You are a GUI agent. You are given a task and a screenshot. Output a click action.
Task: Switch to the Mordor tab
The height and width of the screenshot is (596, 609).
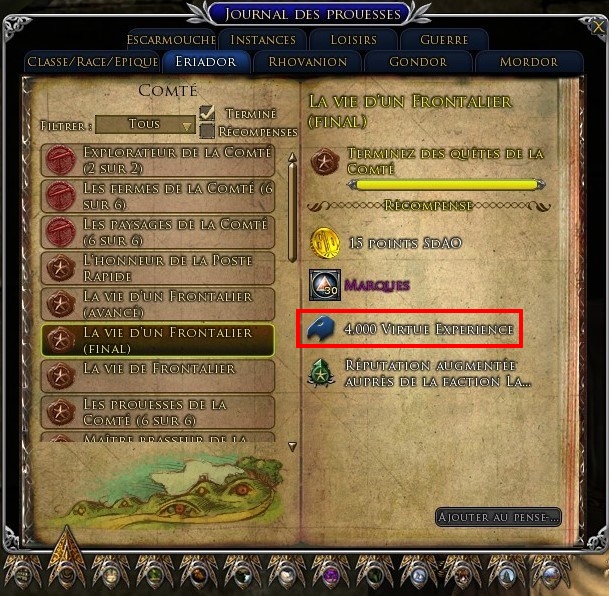pos(529,62)
